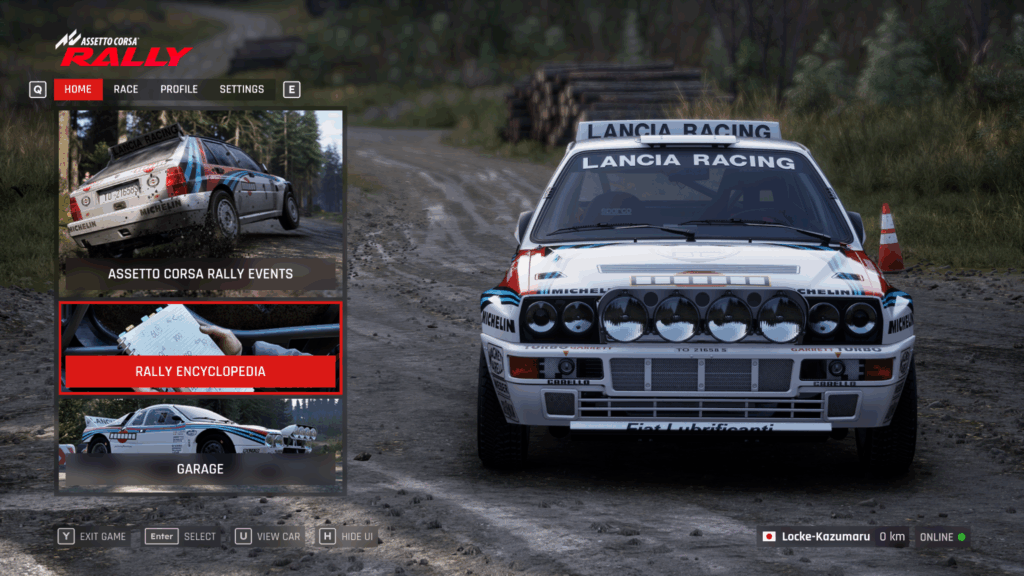Viewport: 1024px width, 576px height.
Task: Switch to the Home tab
Action: tap(78, 89)
